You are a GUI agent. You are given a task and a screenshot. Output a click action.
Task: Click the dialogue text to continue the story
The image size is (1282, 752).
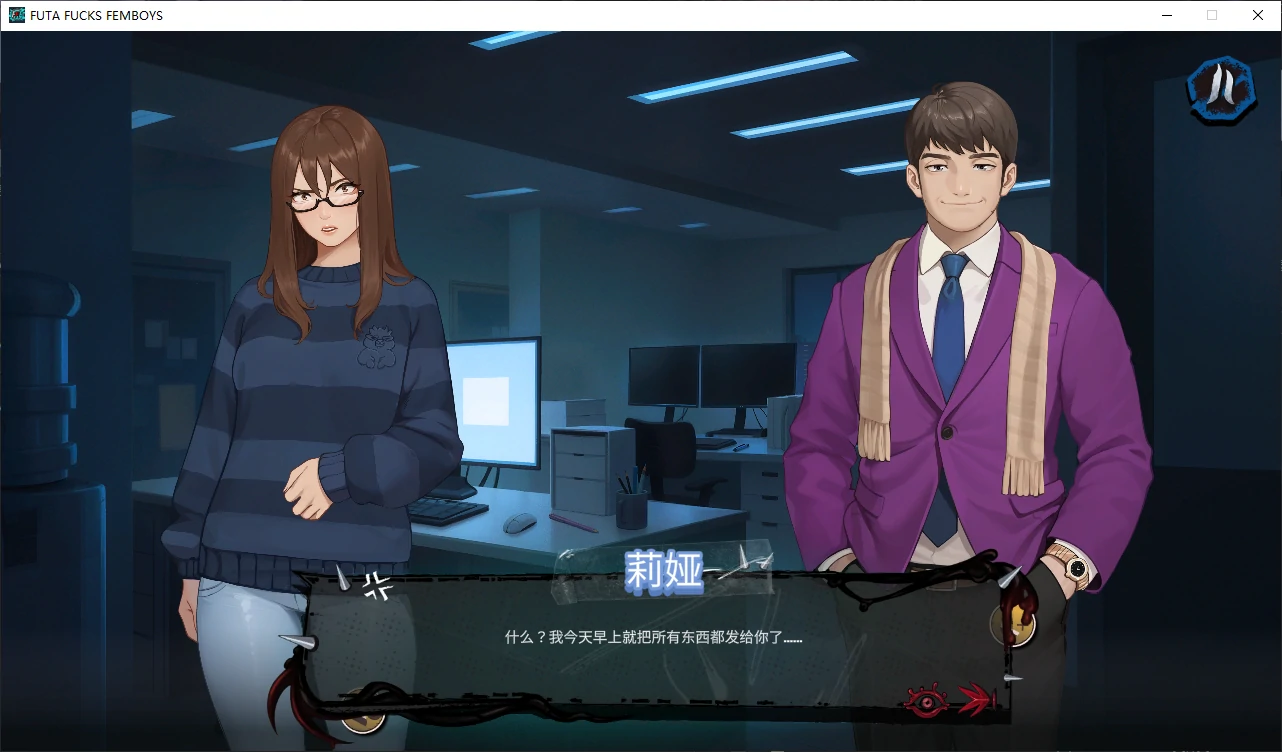pos(650,636)
